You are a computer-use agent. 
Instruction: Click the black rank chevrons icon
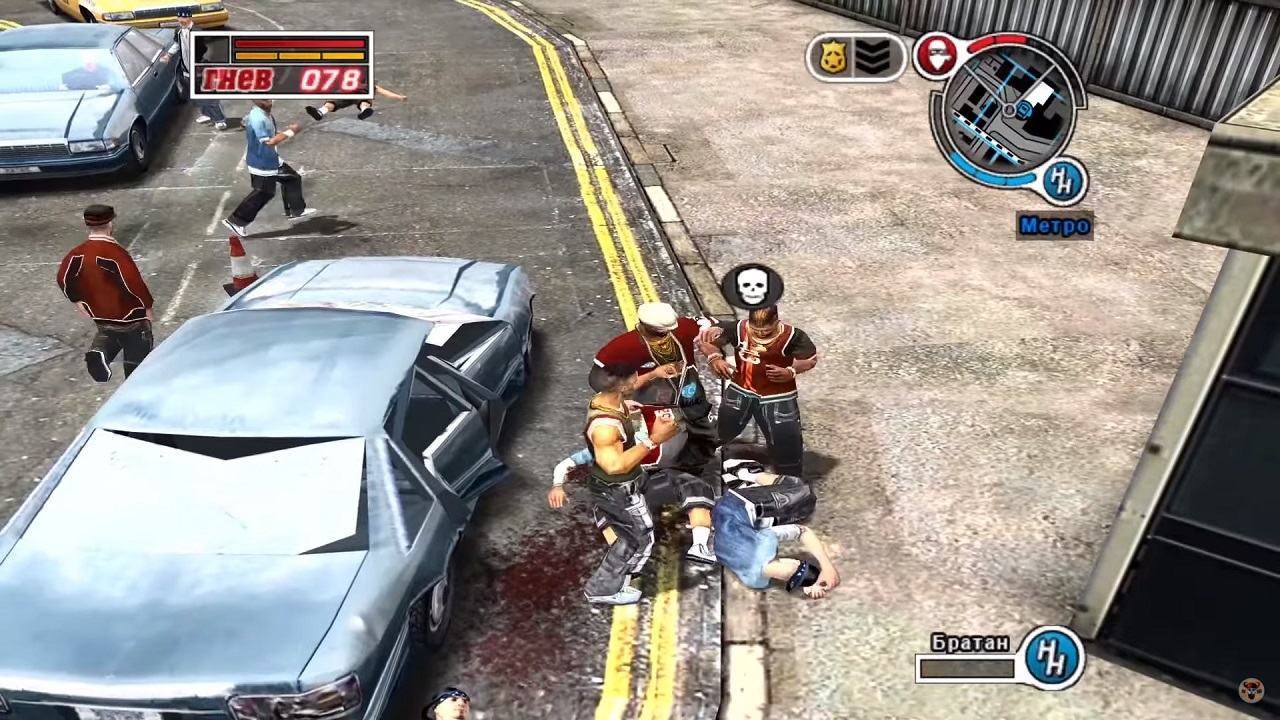[x=873, y=58]
